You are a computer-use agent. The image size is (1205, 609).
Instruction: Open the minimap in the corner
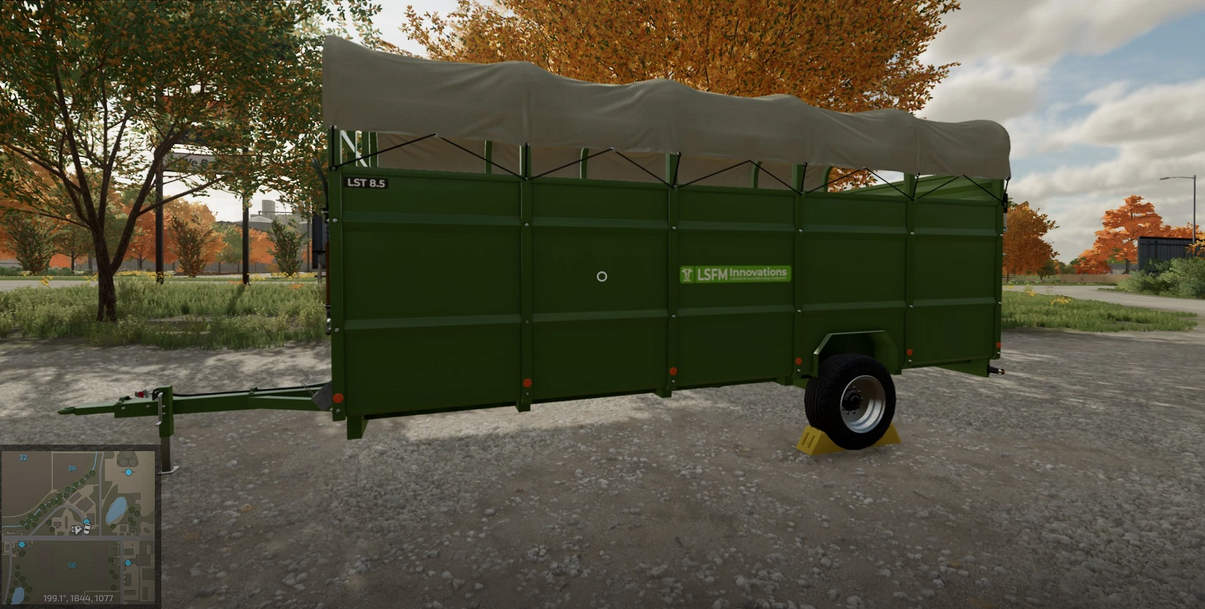[x=79, y=525]
